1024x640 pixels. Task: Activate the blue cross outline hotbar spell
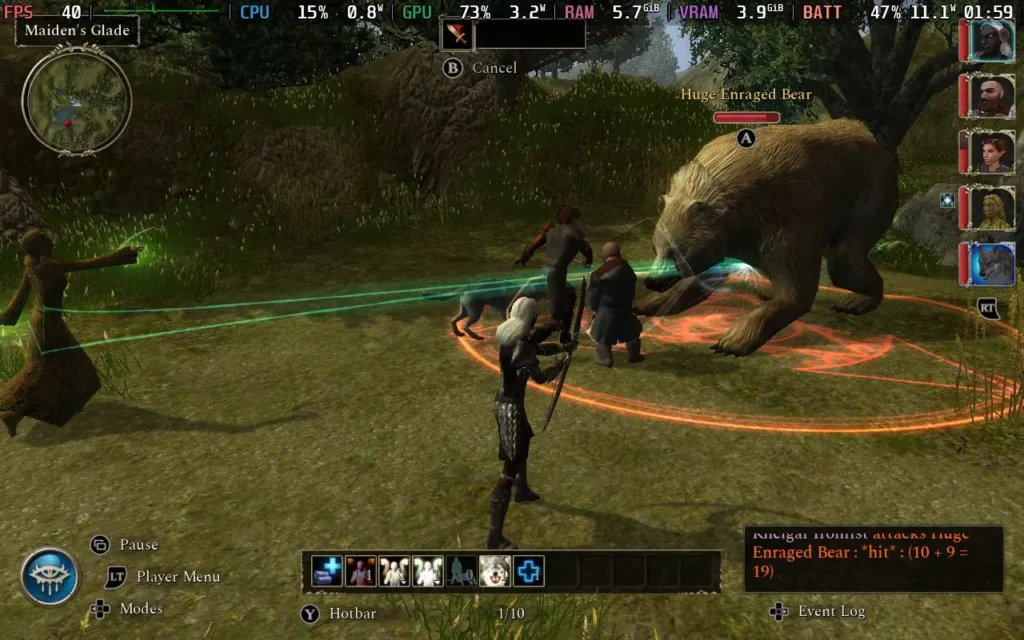click(529, 571)
